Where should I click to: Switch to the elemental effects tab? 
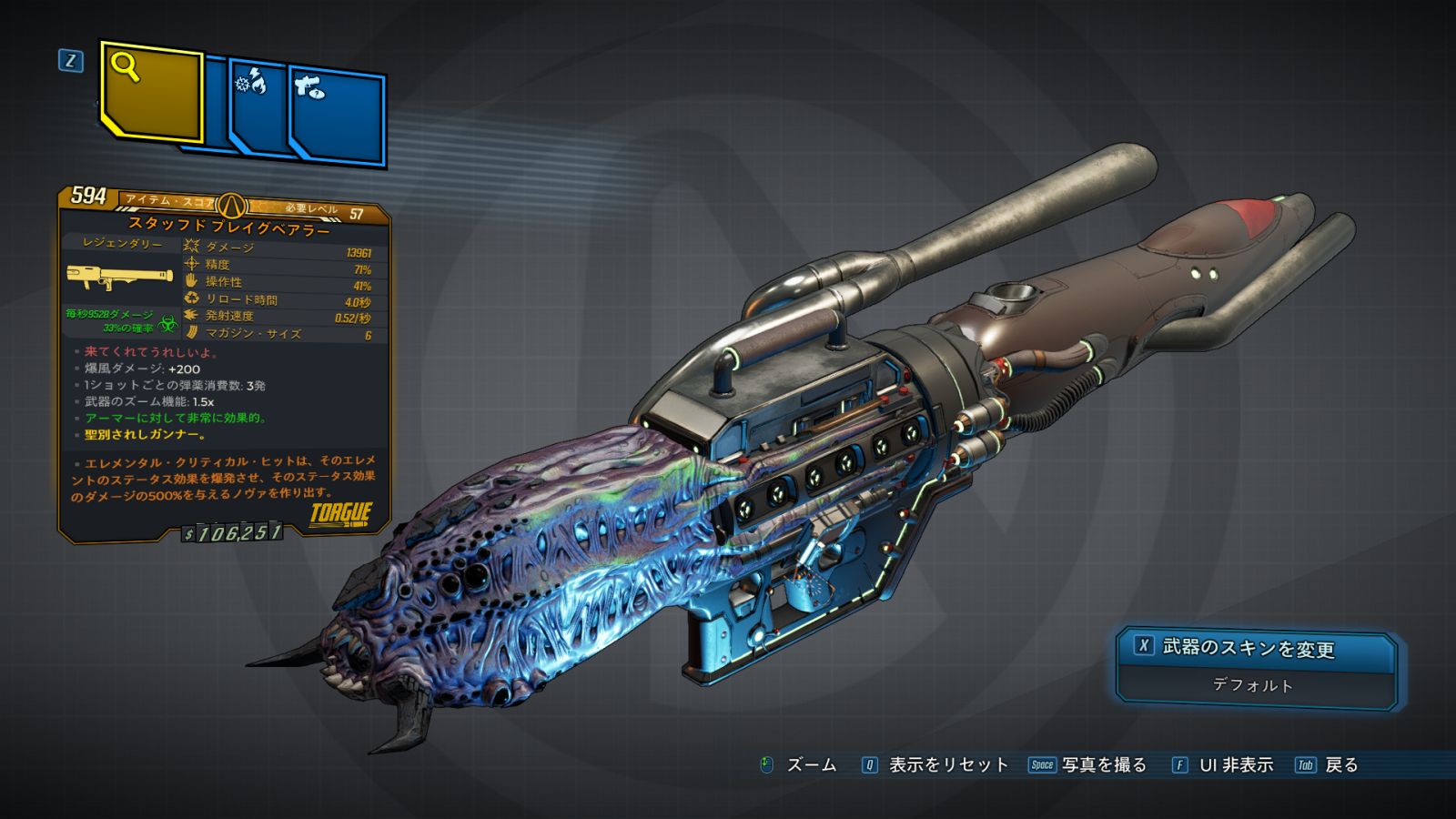coord(258,107)
